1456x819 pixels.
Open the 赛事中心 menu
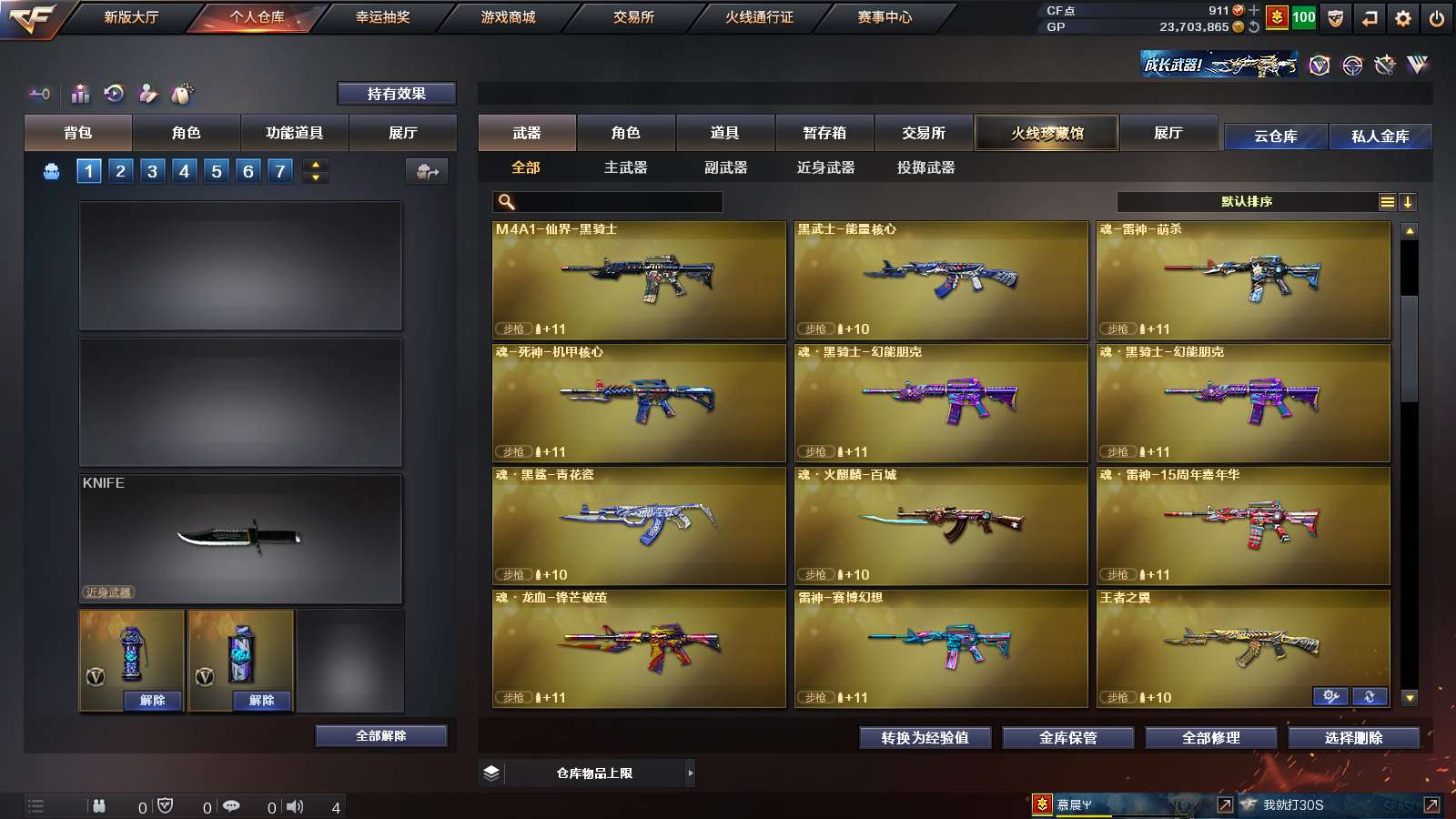pos(884,17)
